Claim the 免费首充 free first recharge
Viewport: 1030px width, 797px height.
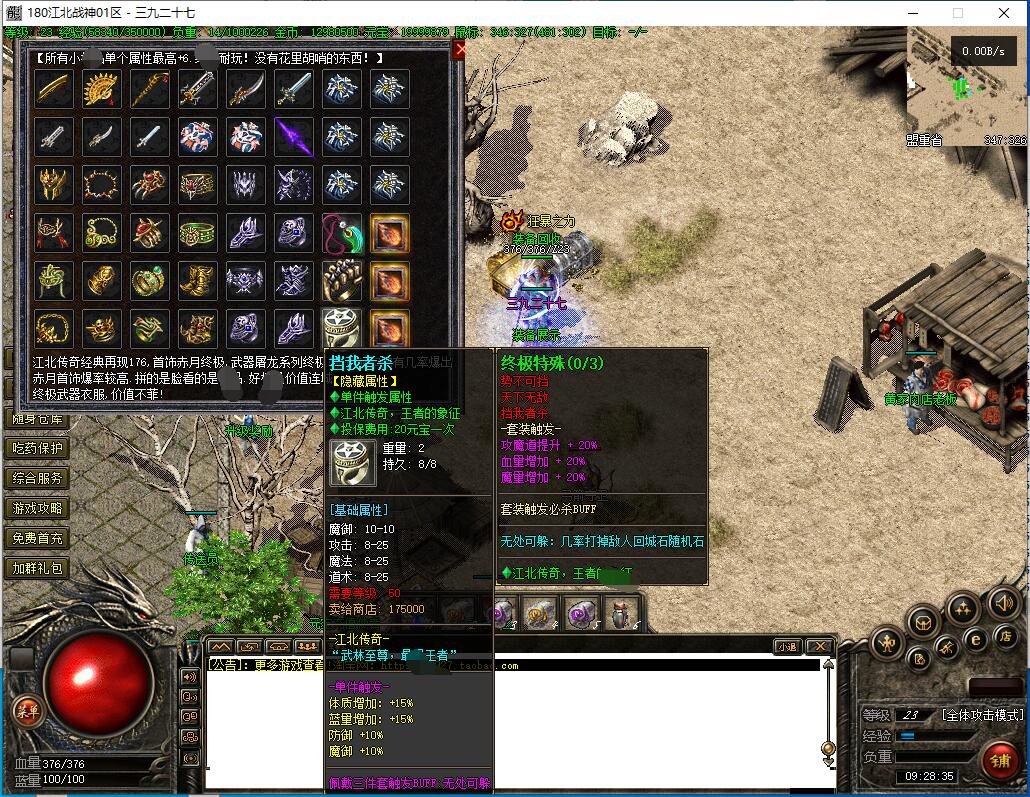point(38,538)
